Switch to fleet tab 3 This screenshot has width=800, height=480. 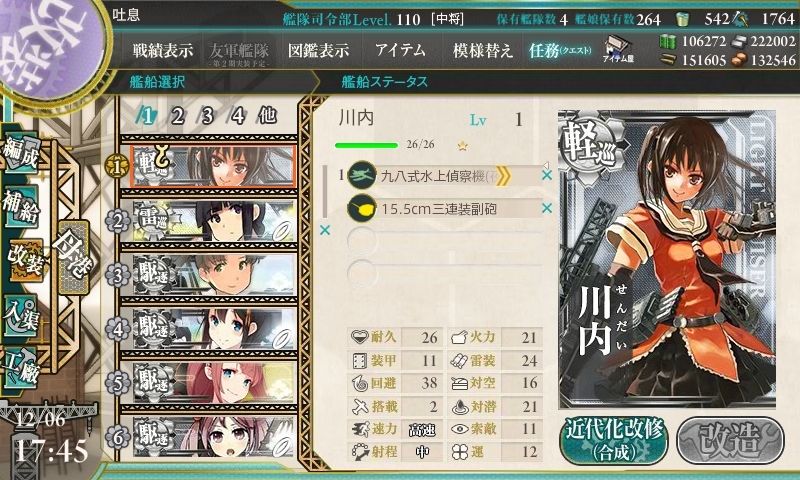(x=207, y=115)
